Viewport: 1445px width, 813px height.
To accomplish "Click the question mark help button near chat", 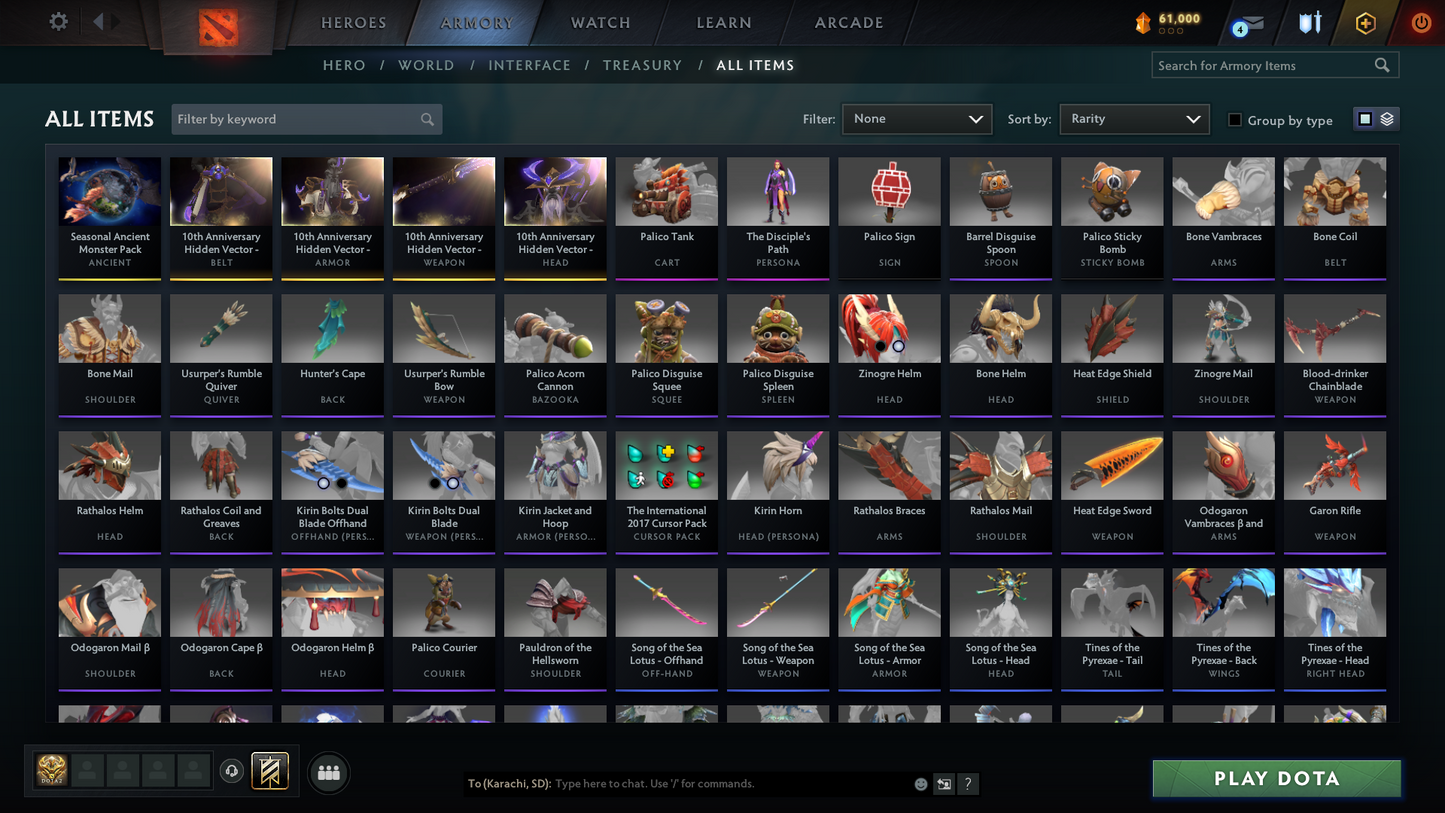I will coord(967,784).
